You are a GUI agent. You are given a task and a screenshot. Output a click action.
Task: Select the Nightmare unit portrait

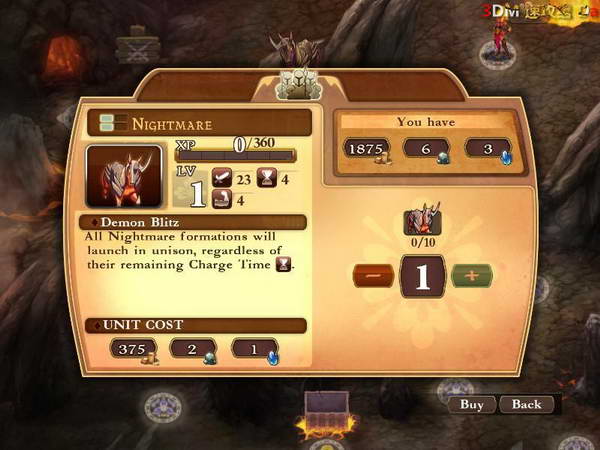(x=124, y=177)
